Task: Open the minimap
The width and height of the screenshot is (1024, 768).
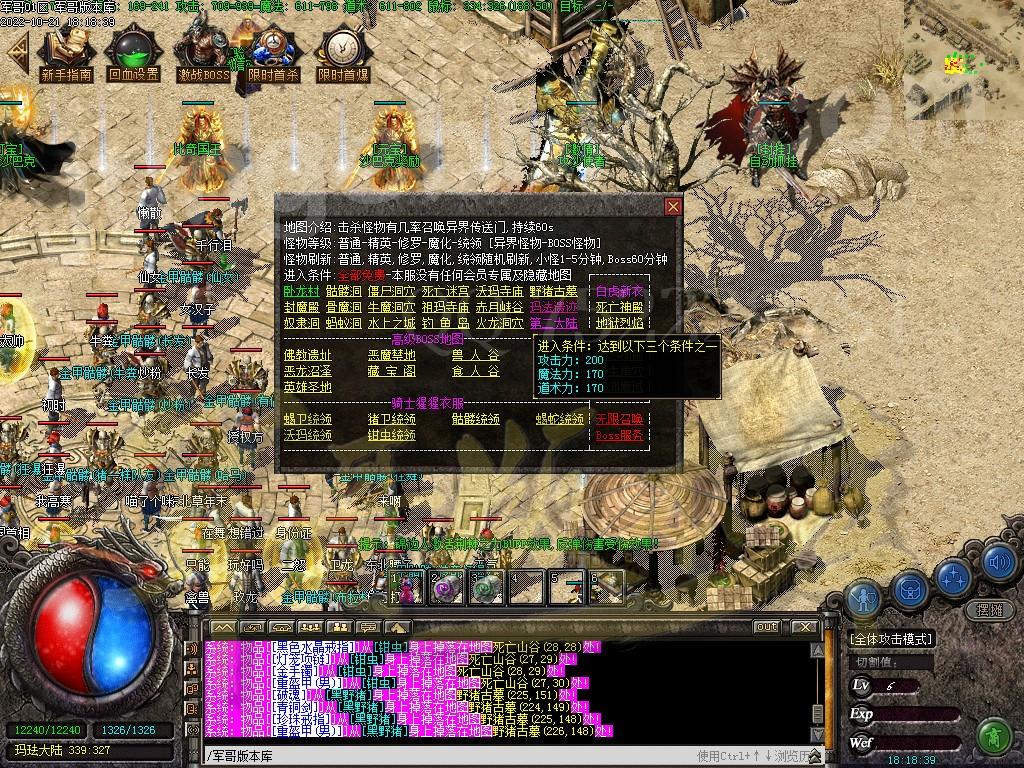Action: point(962,60)
